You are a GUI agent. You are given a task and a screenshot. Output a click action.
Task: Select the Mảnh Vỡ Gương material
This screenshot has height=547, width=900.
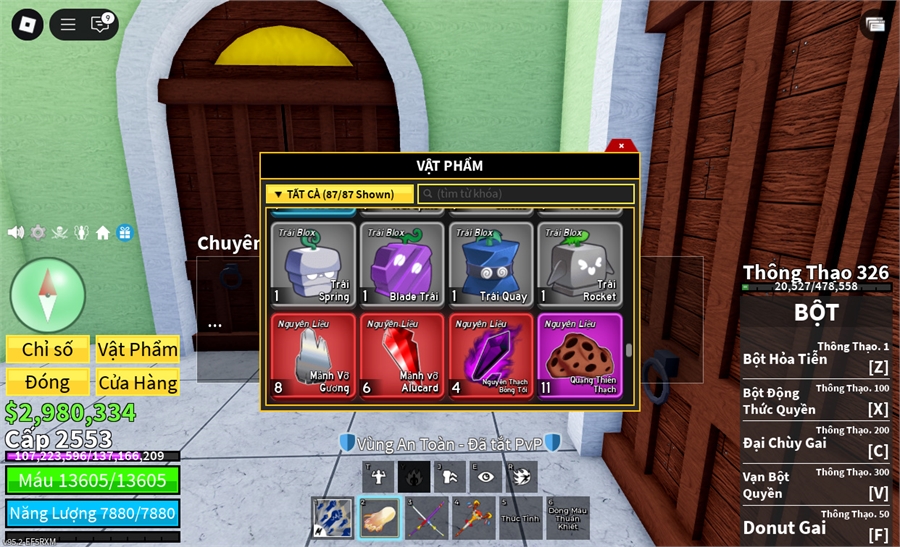pos(313,356)
